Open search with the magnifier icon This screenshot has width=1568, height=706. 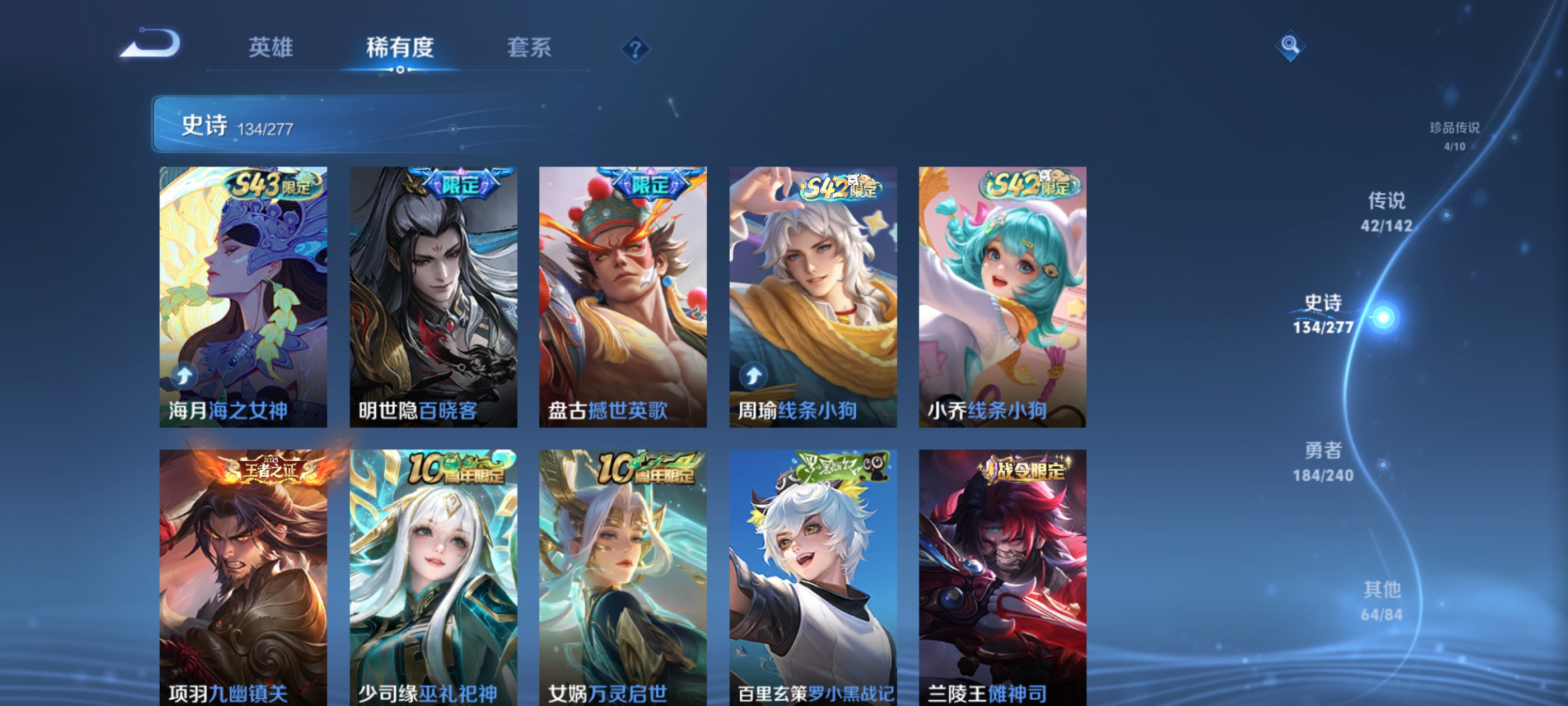(1291, 45)
